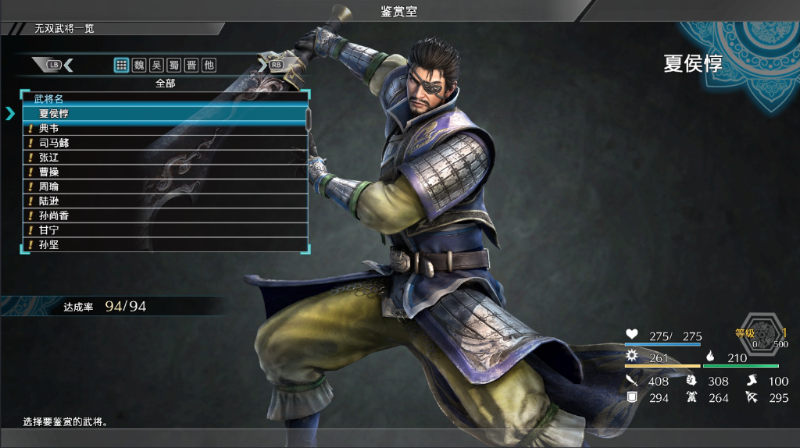Open the 吴 faction tab
The height and width of the screenshot is (448, 800).
[156, 65]
